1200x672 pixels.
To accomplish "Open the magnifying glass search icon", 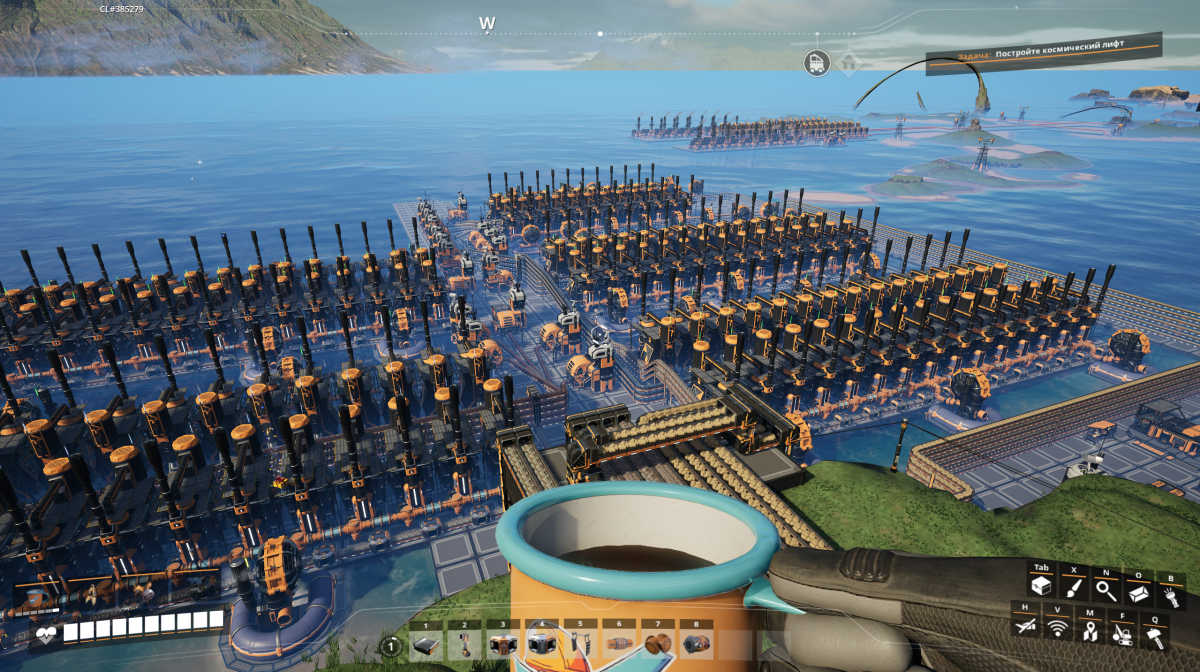I will coord(1106,590).
